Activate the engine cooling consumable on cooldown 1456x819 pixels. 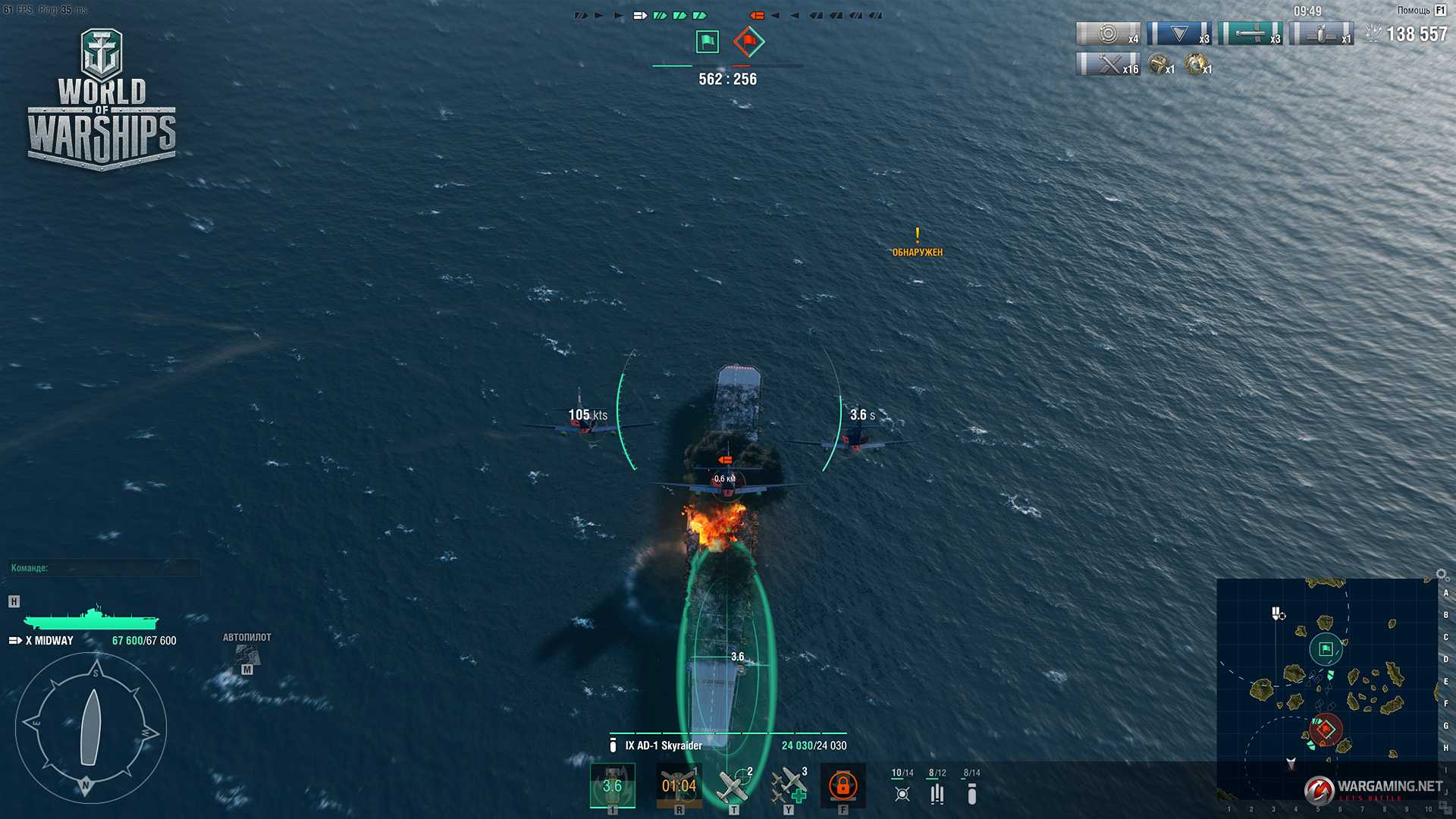point(679,786)
